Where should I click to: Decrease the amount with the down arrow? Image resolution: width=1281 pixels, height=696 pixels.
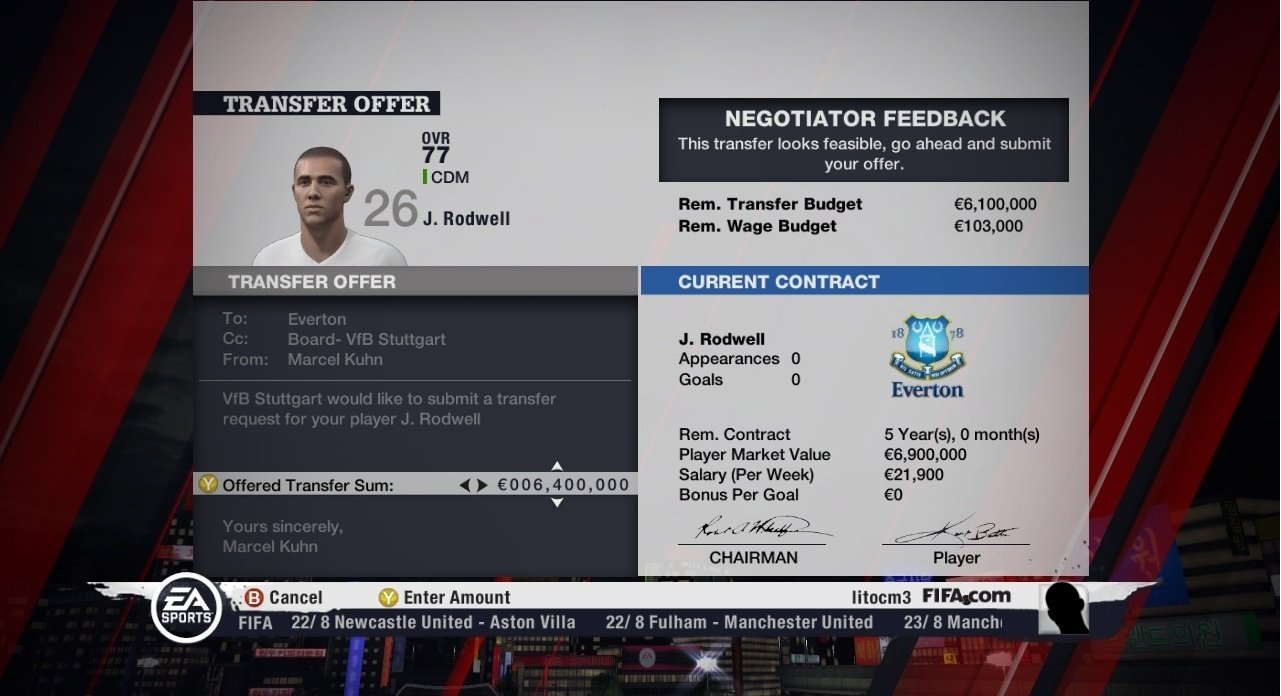pos(557,502)
